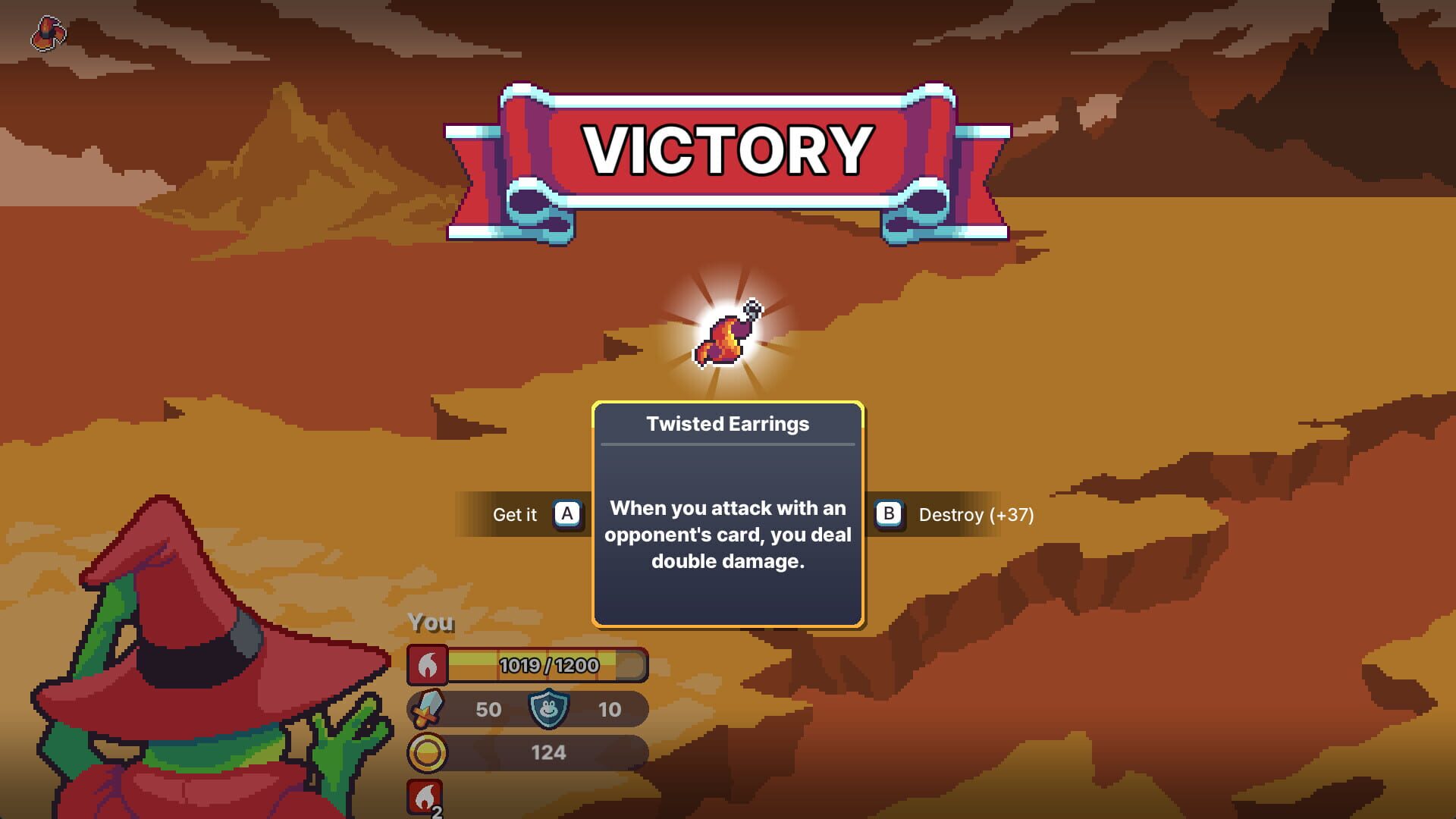The height and width of the screenshot is (819, 1456).
Task: Click the VICTORY banner
Action: (726, 149)
